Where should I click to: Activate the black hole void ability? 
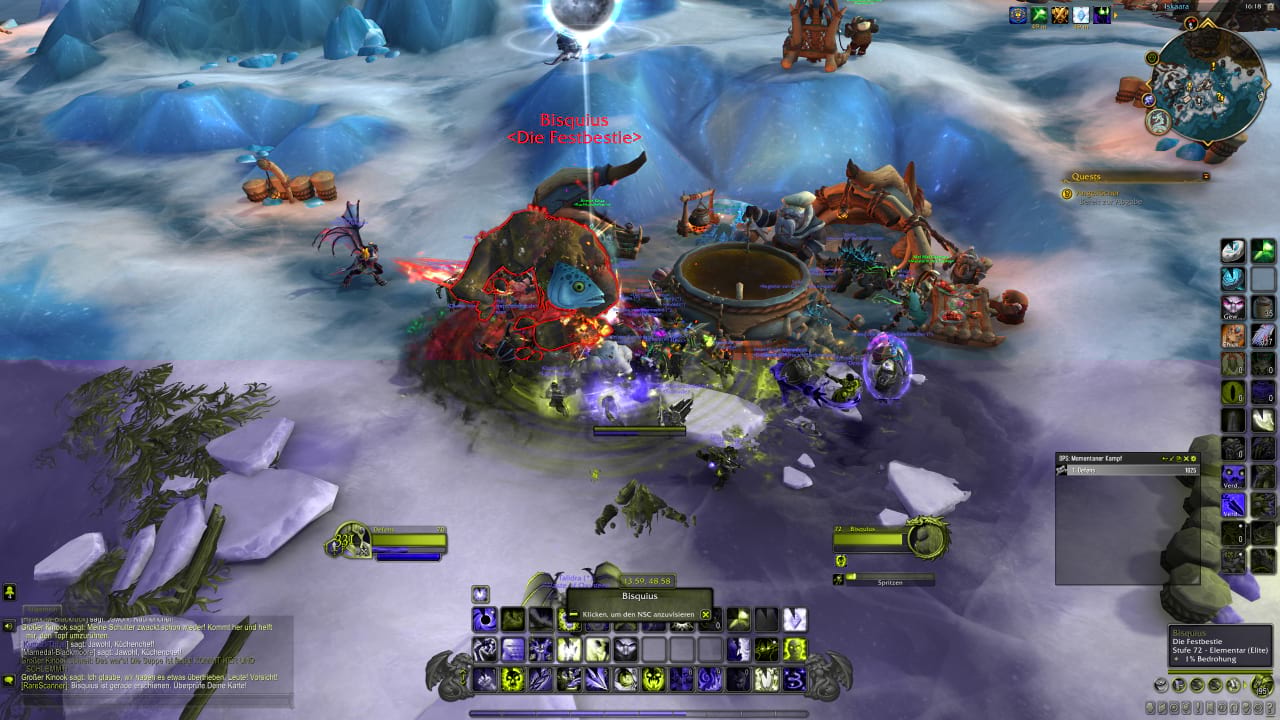pos(485,620)
